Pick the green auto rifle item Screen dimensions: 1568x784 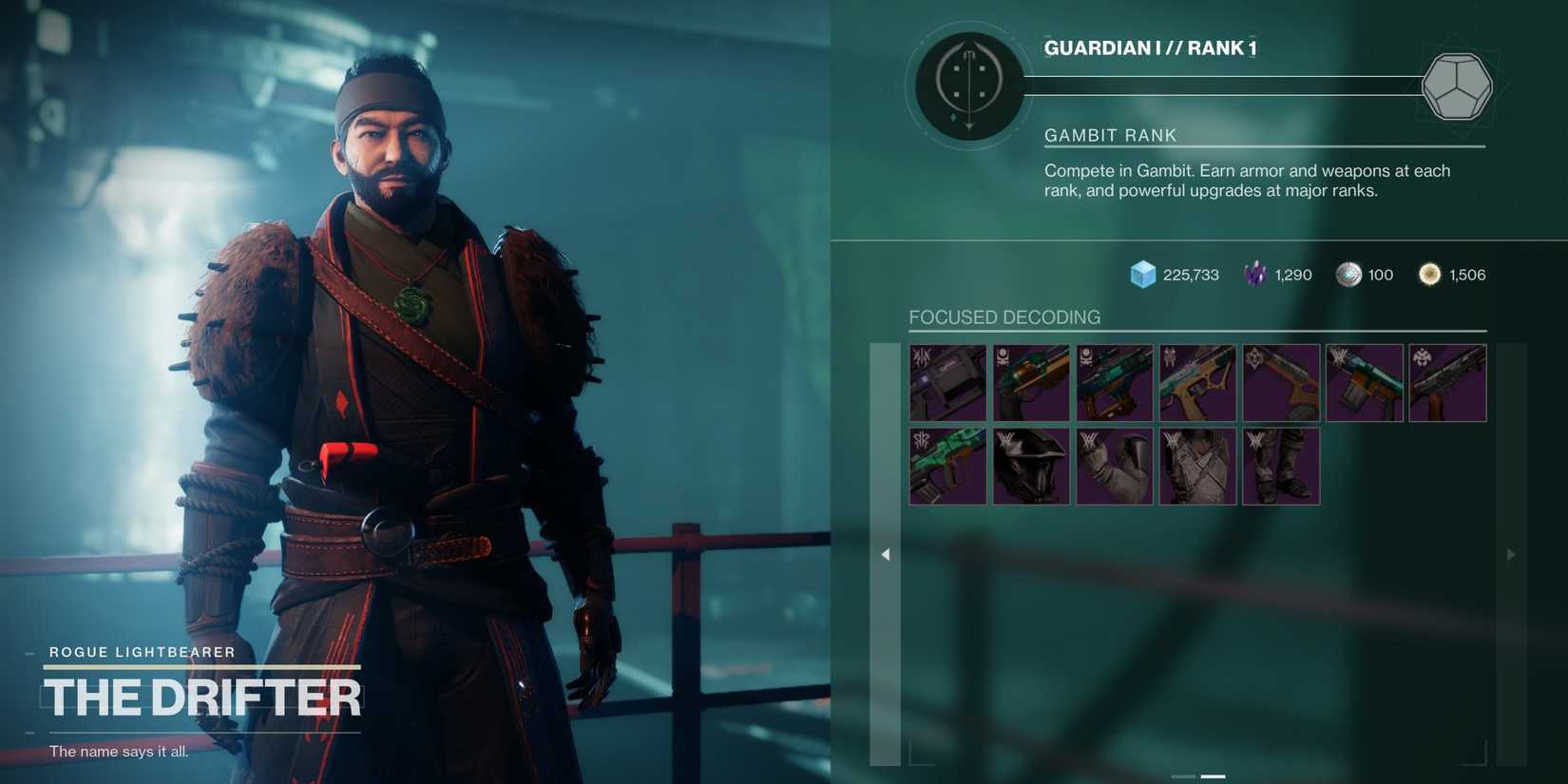click(x=947, y=466)
